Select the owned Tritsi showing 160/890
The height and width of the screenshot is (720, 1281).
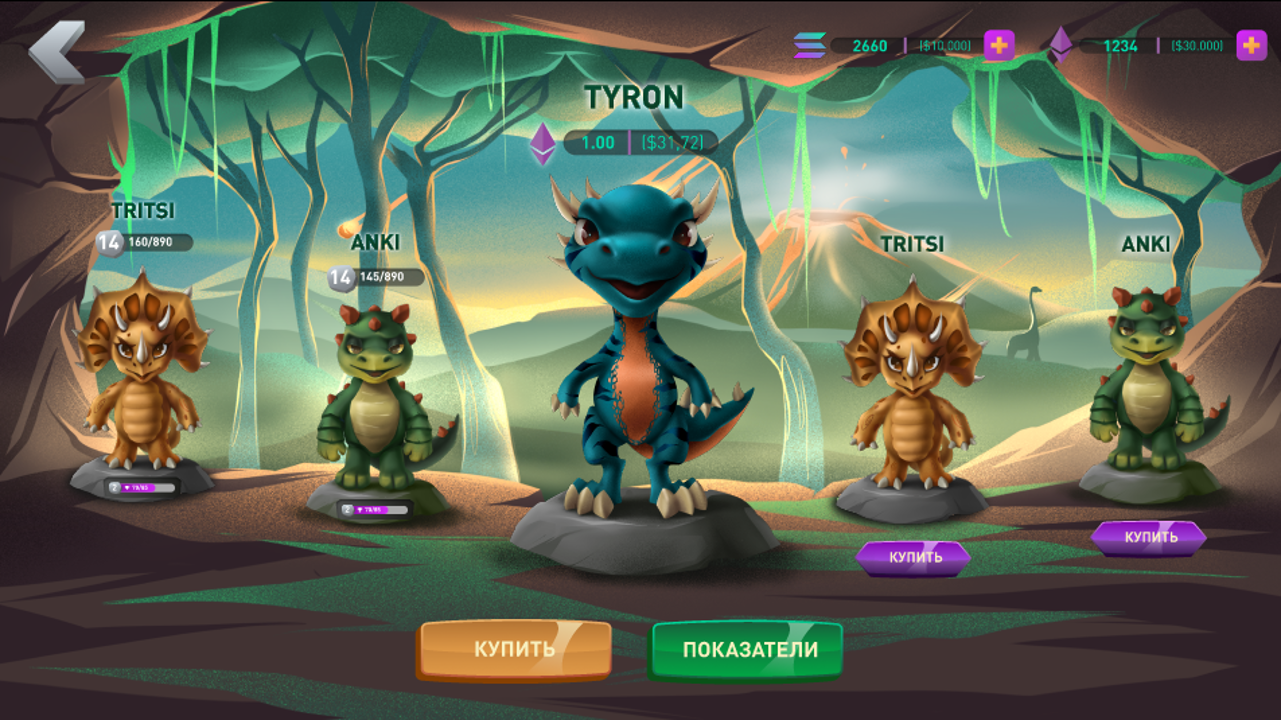tap(142, 370)
